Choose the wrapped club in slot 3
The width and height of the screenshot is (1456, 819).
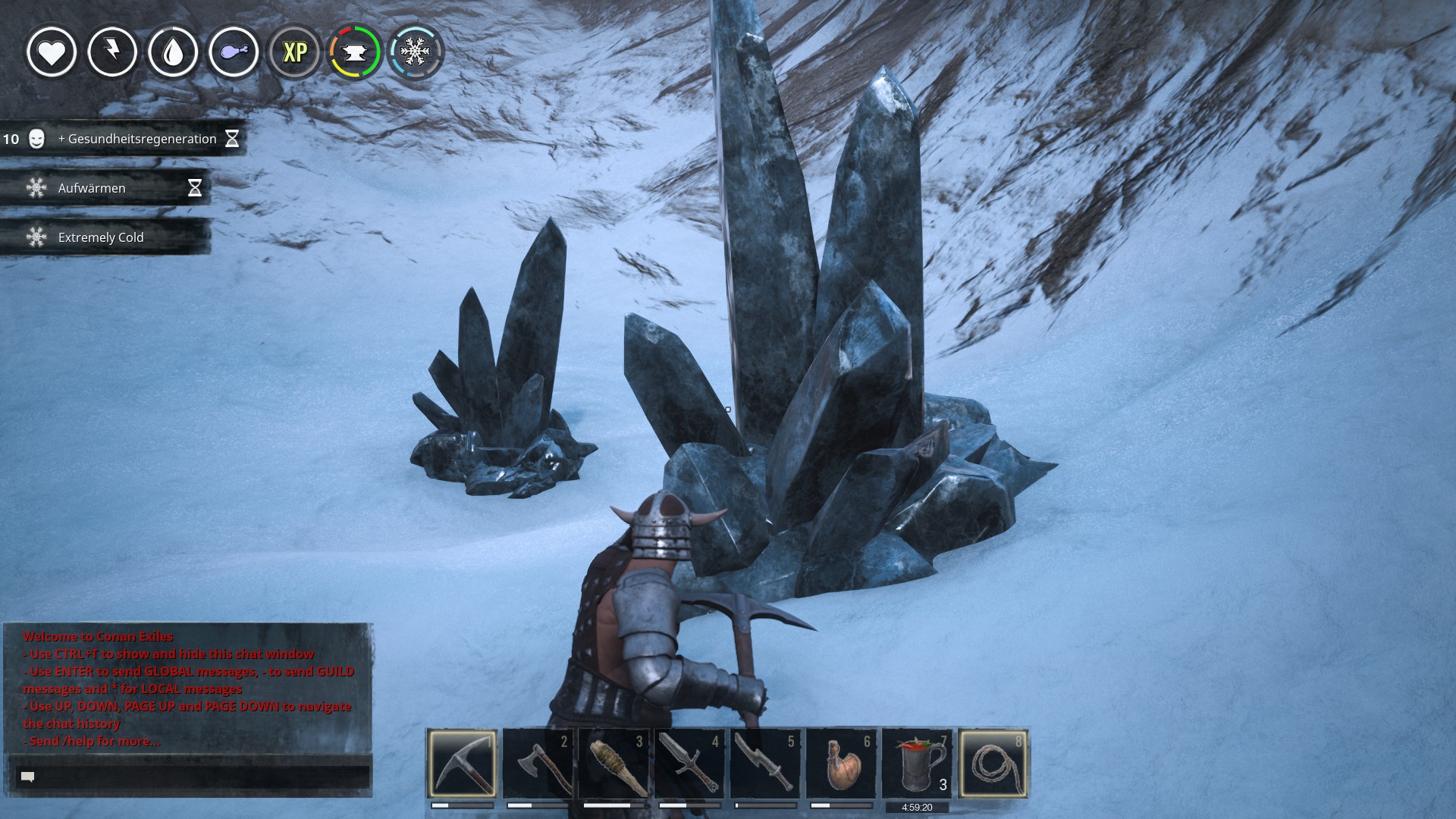click(614, 763)
